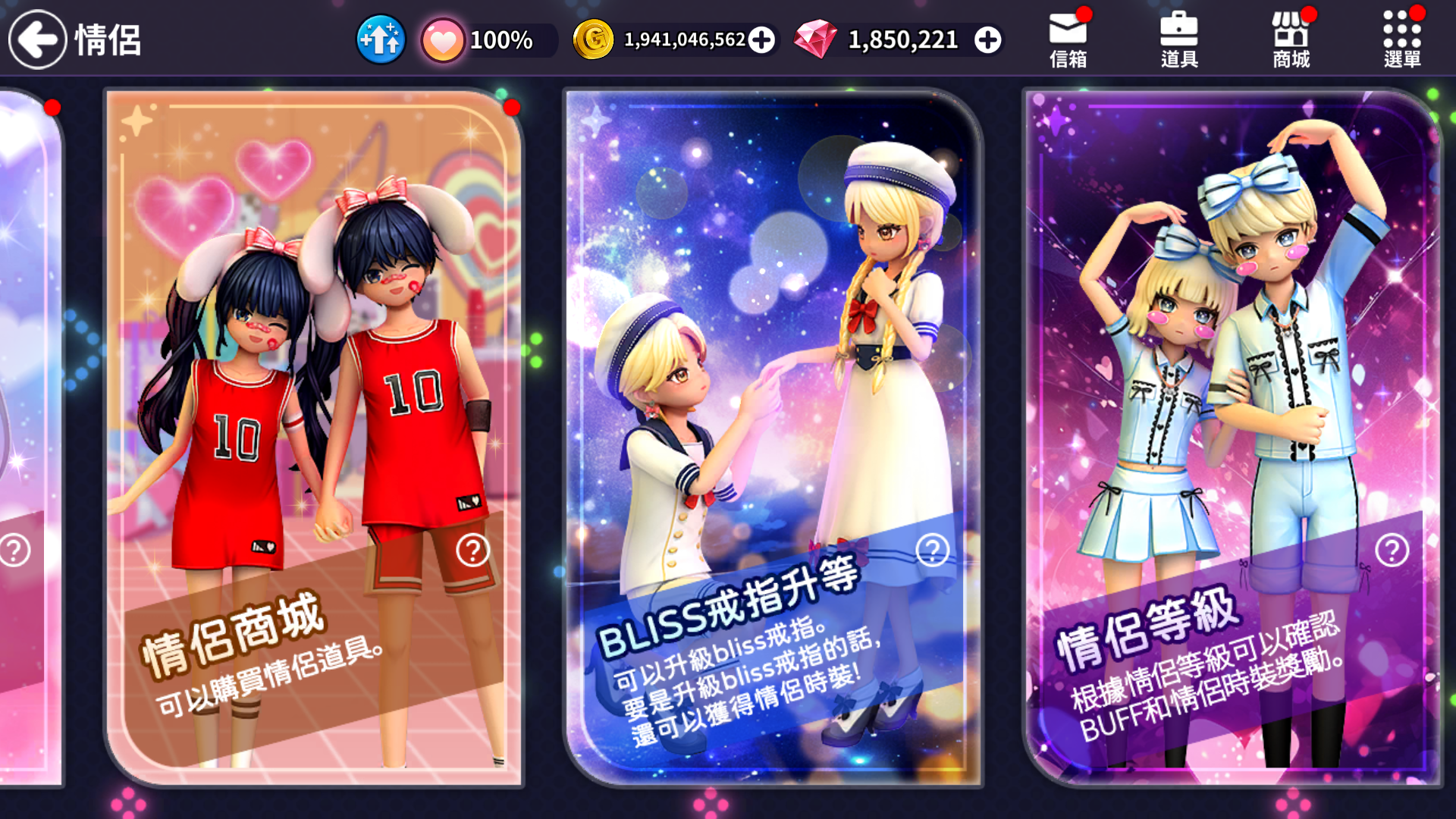The width and height of the screenshot is (1456, 819).
Task: Show help for BLISS戒指升等 card
Action: (x=932, y=551)
